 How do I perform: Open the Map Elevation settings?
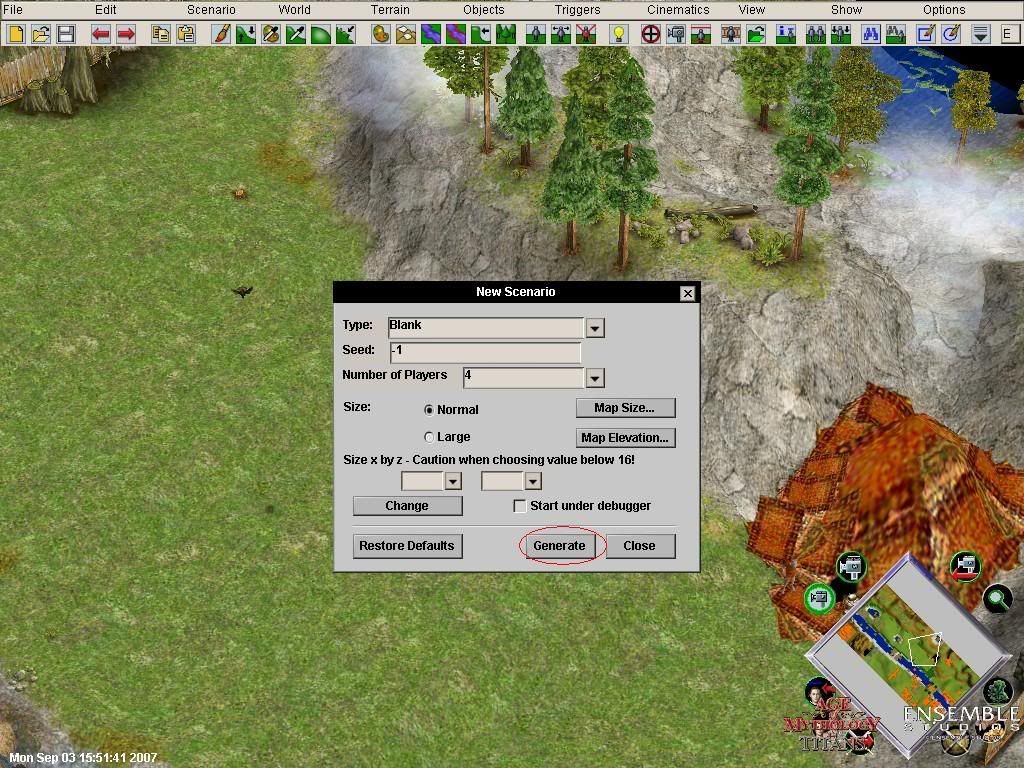625,438
